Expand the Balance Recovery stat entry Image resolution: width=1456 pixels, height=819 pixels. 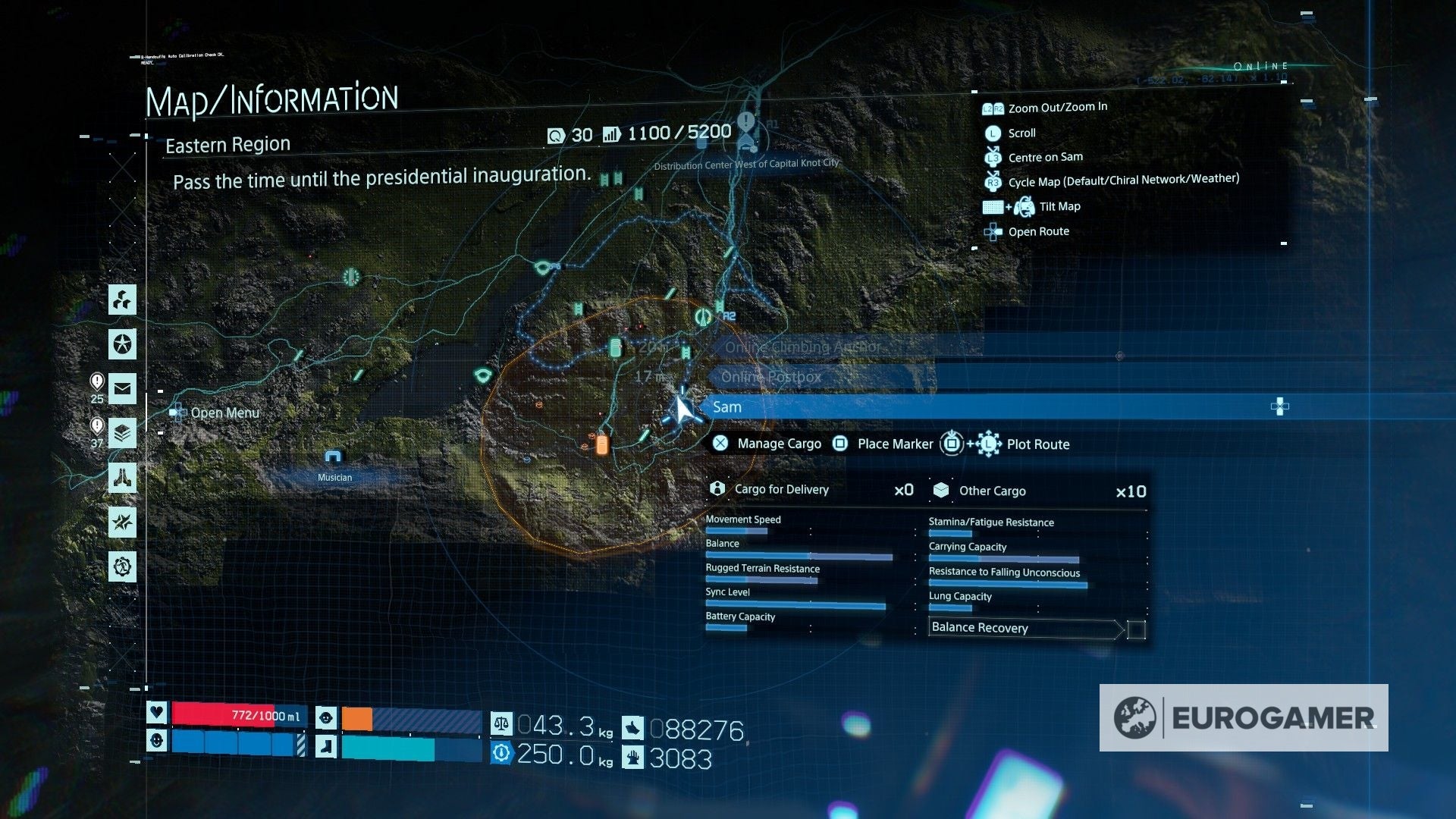click(980, 628)
